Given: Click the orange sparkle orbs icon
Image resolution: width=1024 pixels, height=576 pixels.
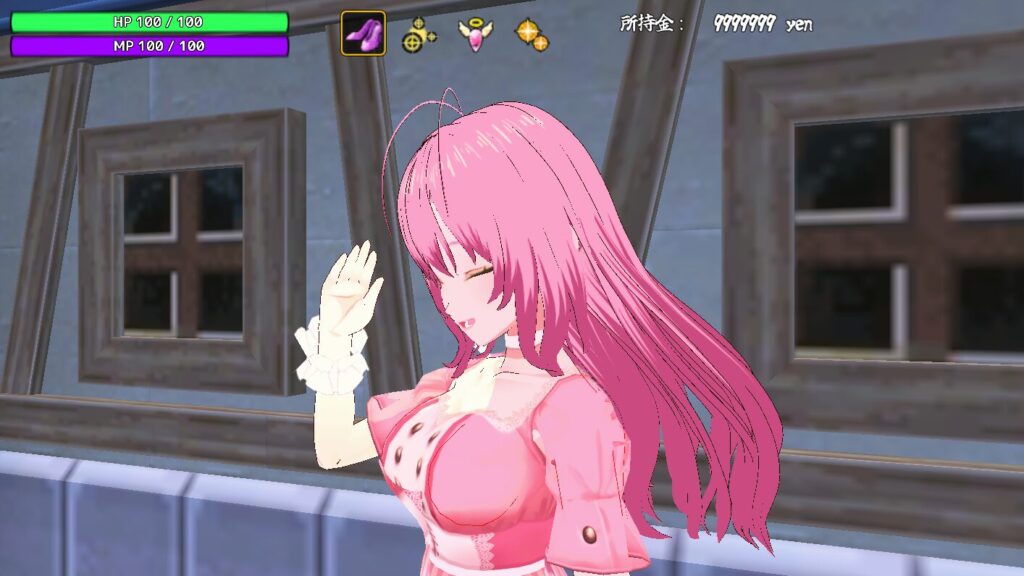Looking at the screenshot, I should click(x=531, y=35).
